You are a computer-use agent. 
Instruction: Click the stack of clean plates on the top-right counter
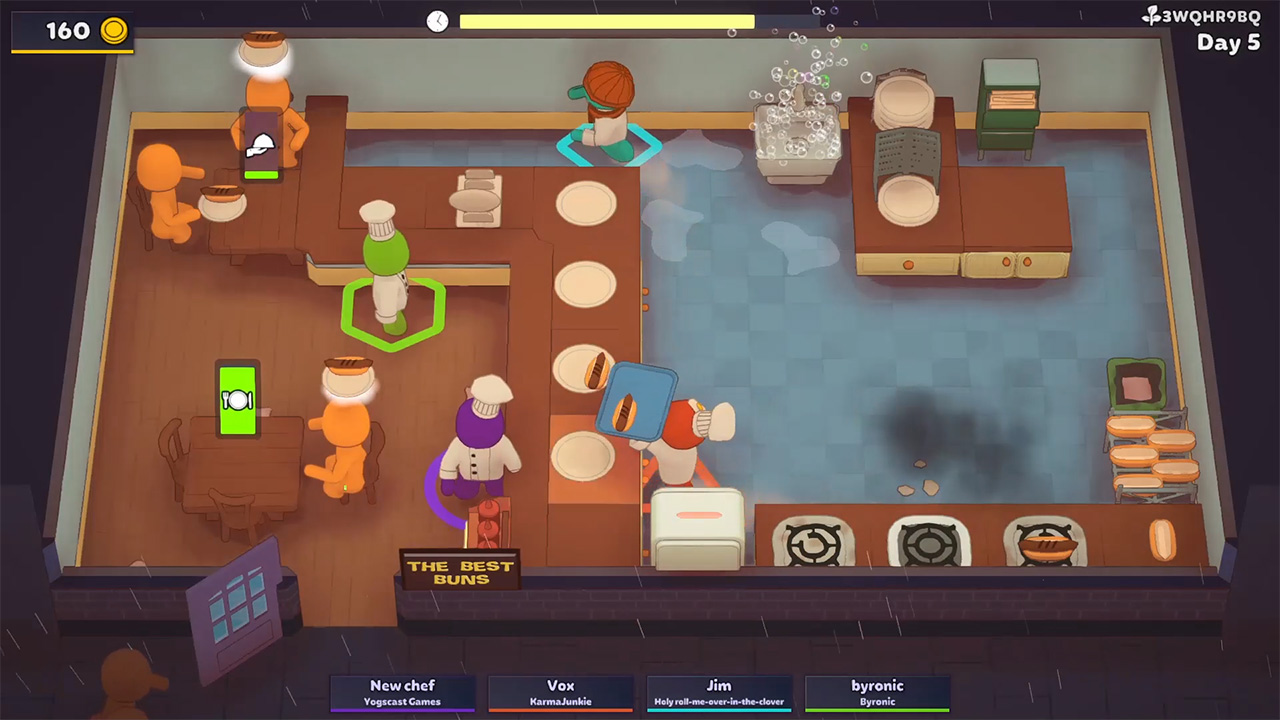[x=903, y=100]
